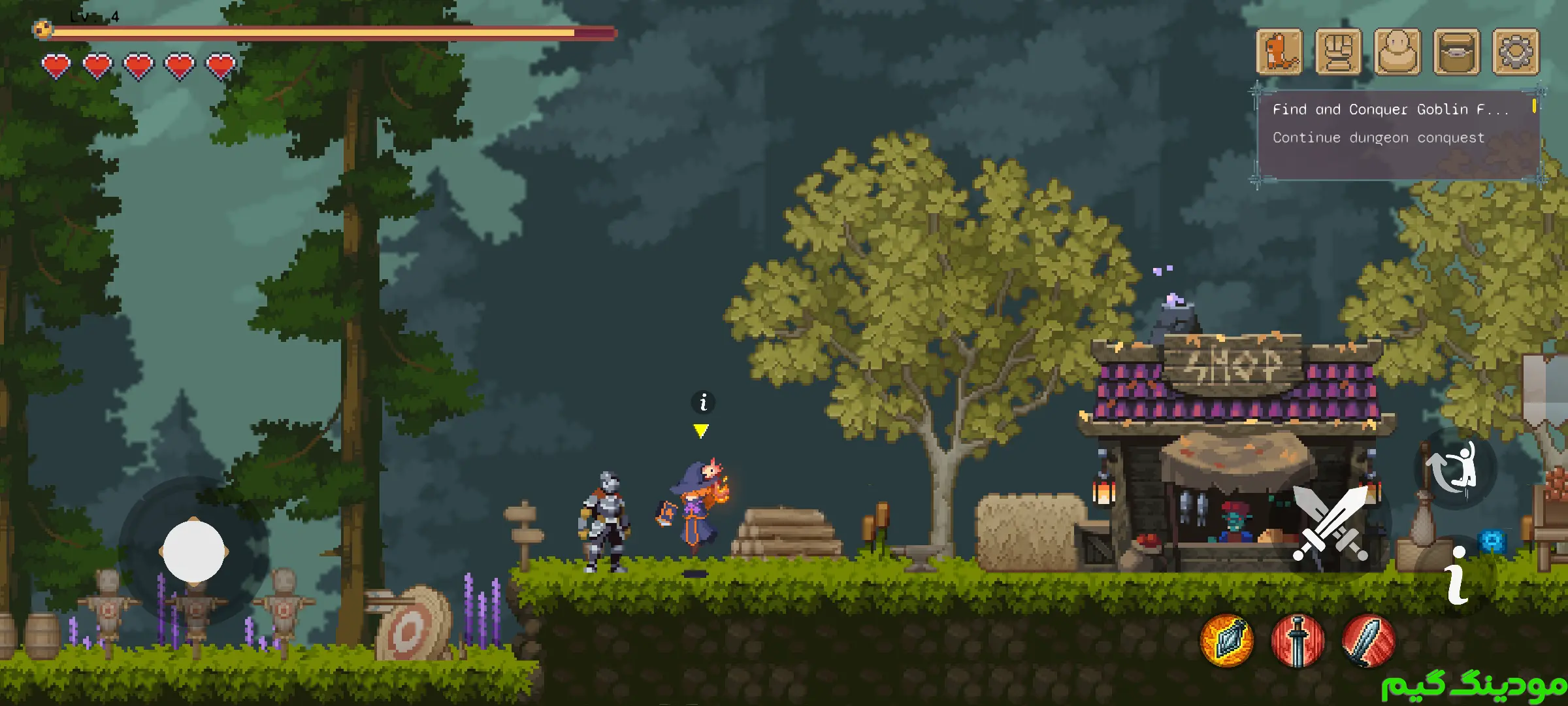
Task: Activate the orange glowing shield skill
Action: pos(1227,641)
